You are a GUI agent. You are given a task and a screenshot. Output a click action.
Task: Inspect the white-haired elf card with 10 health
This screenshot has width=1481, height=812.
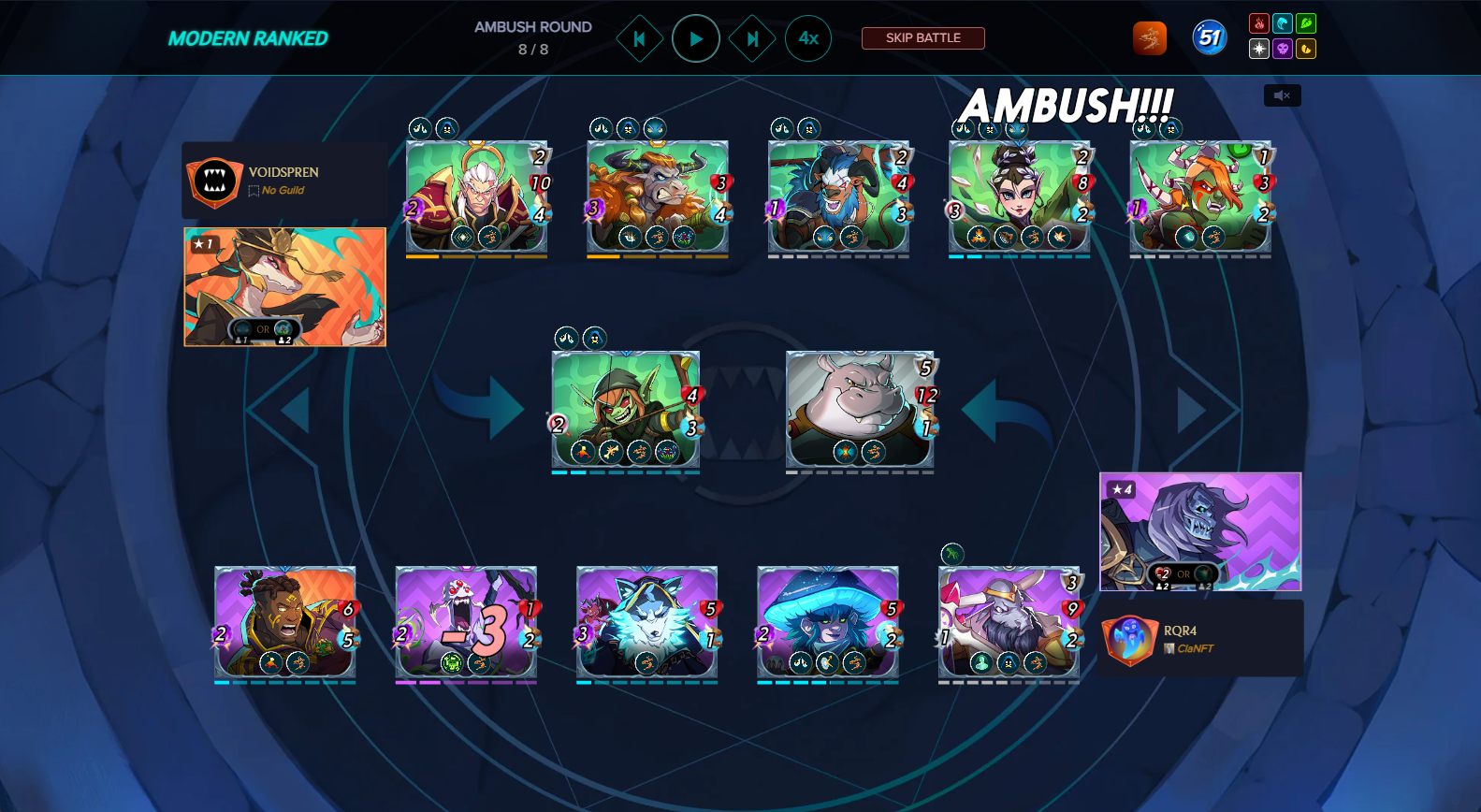(476, 196)
